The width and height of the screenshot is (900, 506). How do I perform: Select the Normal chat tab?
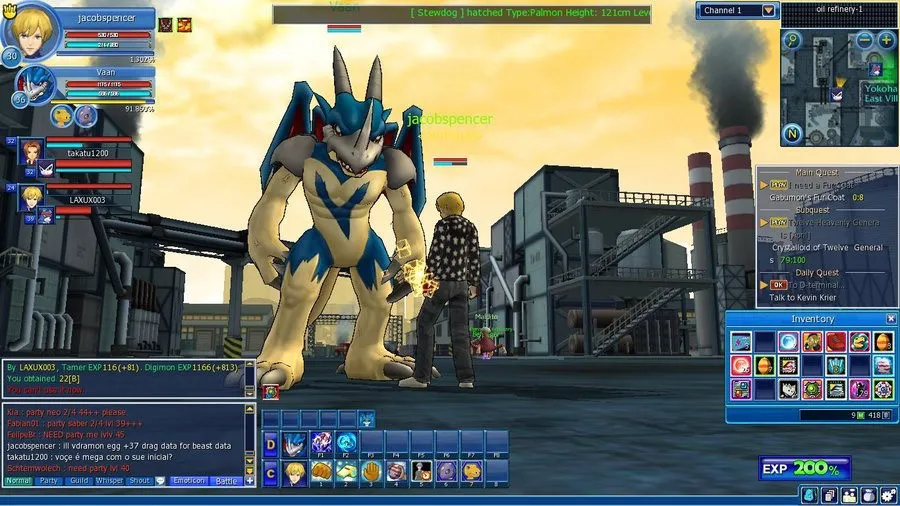(x=18, y=481)
